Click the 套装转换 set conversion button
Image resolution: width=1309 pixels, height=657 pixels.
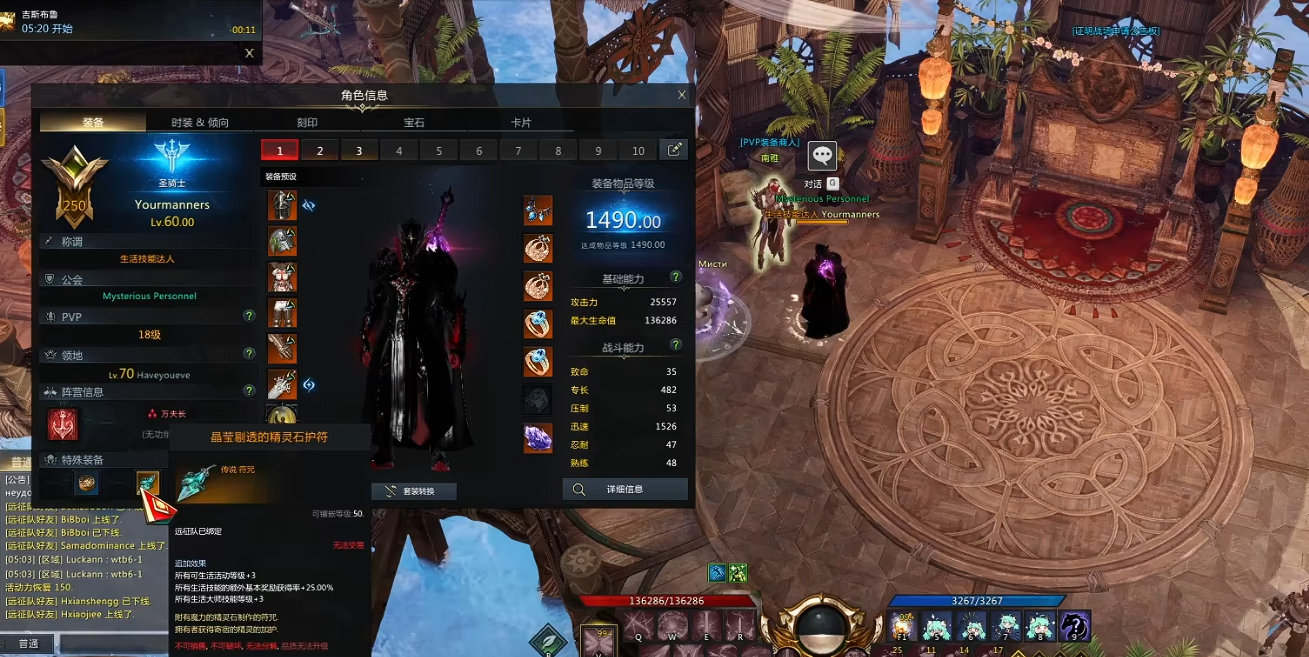[414, 491]
